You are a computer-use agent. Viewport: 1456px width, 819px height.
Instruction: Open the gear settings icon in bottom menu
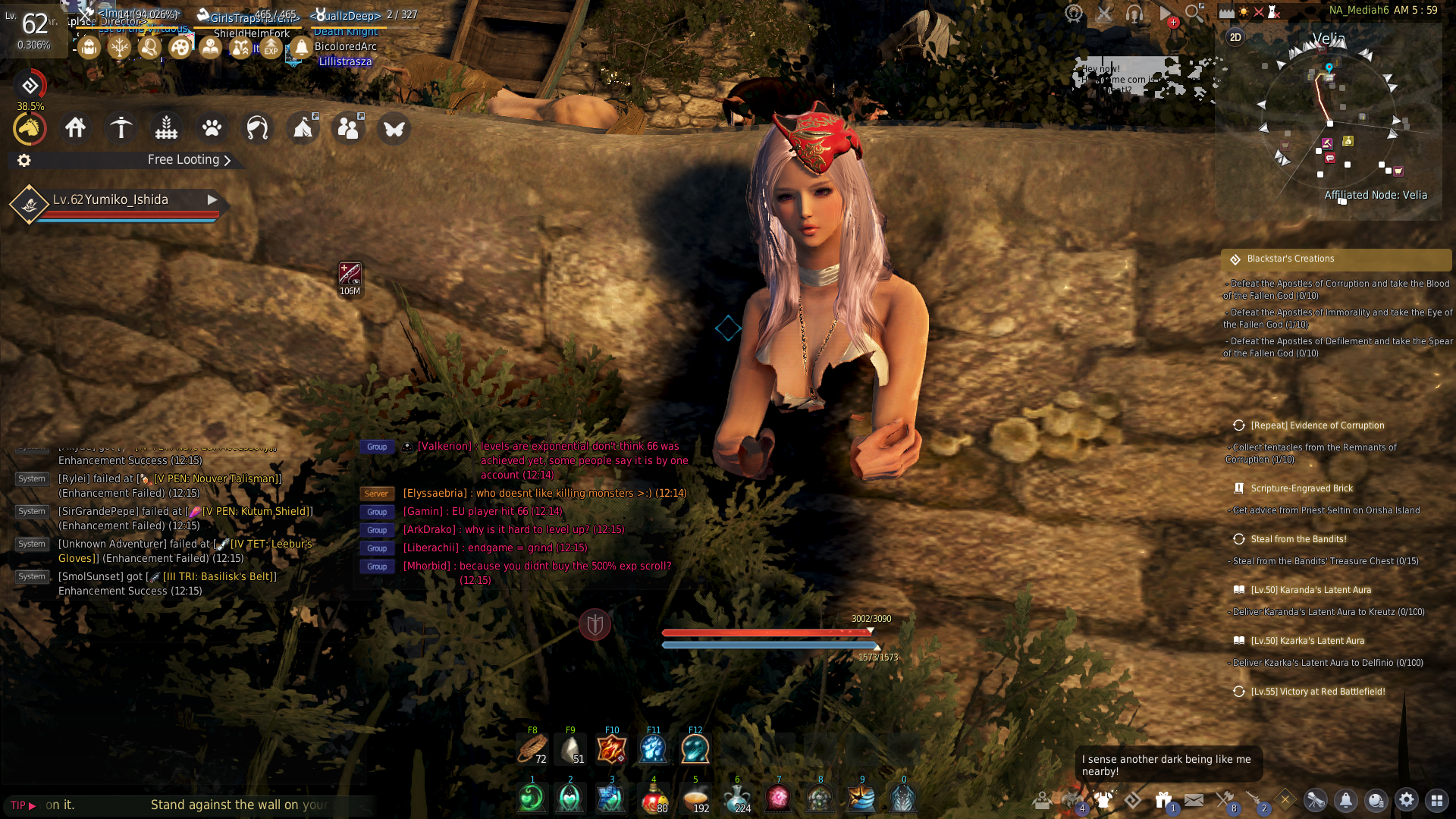point(1406,800)
